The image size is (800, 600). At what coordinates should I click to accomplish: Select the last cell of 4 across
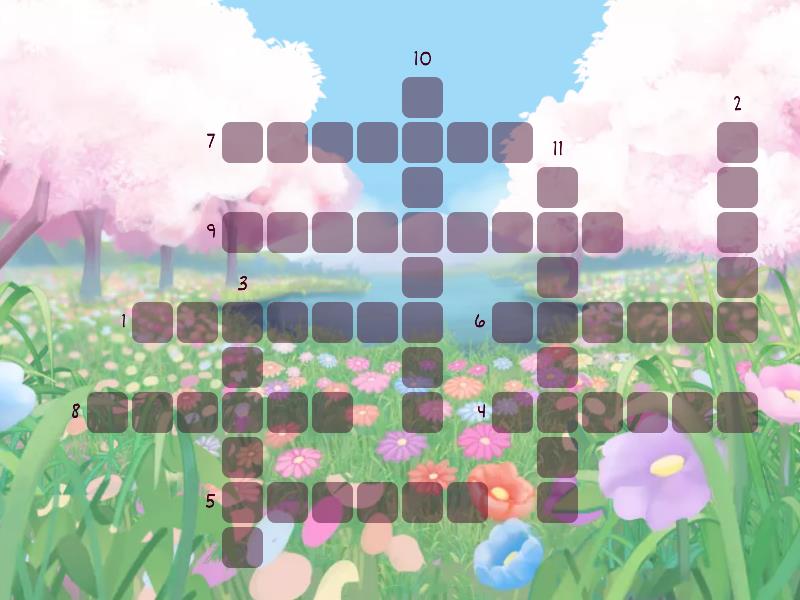tap(737, 412)
